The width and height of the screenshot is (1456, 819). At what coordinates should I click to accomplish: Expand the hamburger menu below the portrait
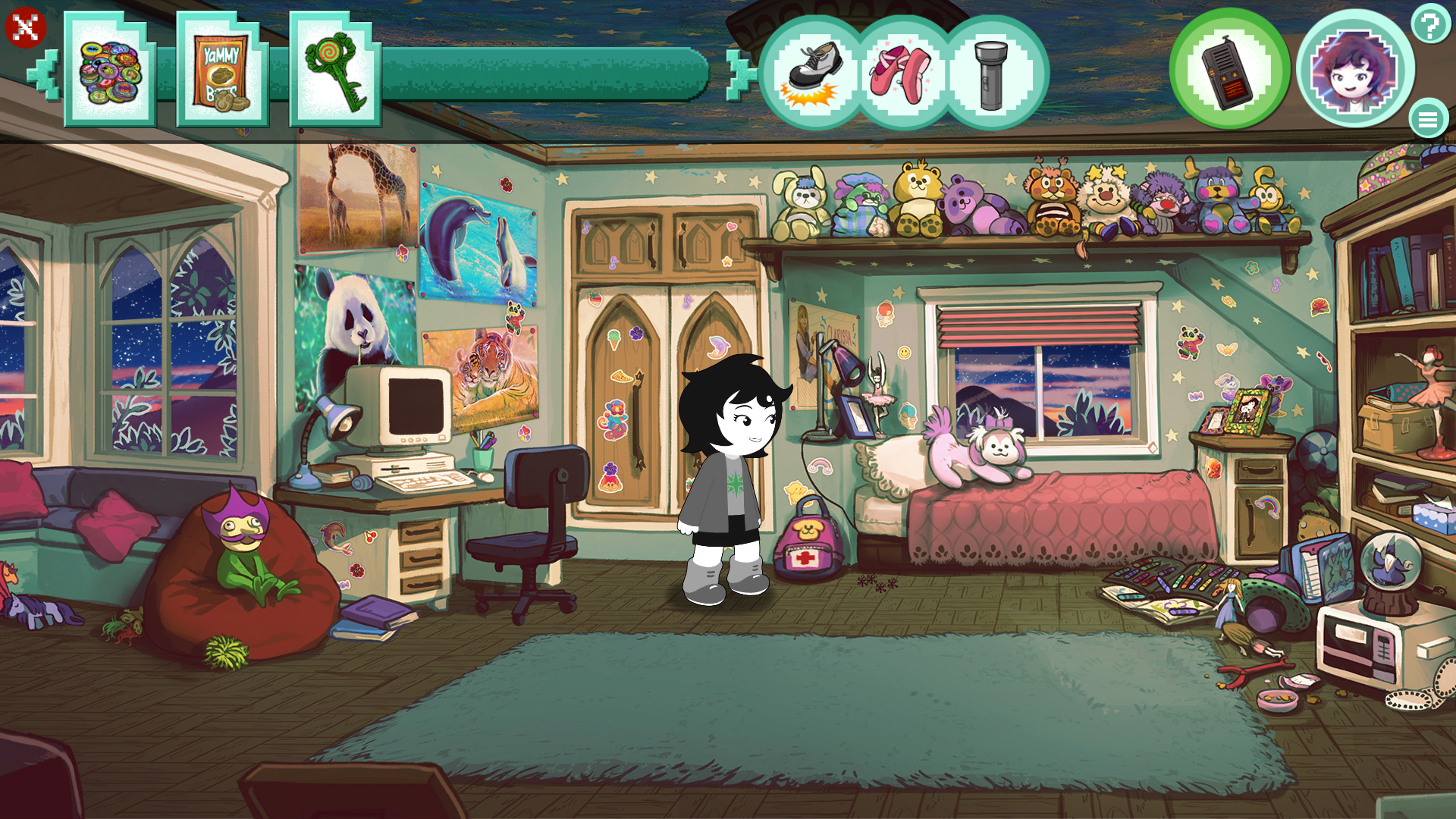(x=1429, y=118)
